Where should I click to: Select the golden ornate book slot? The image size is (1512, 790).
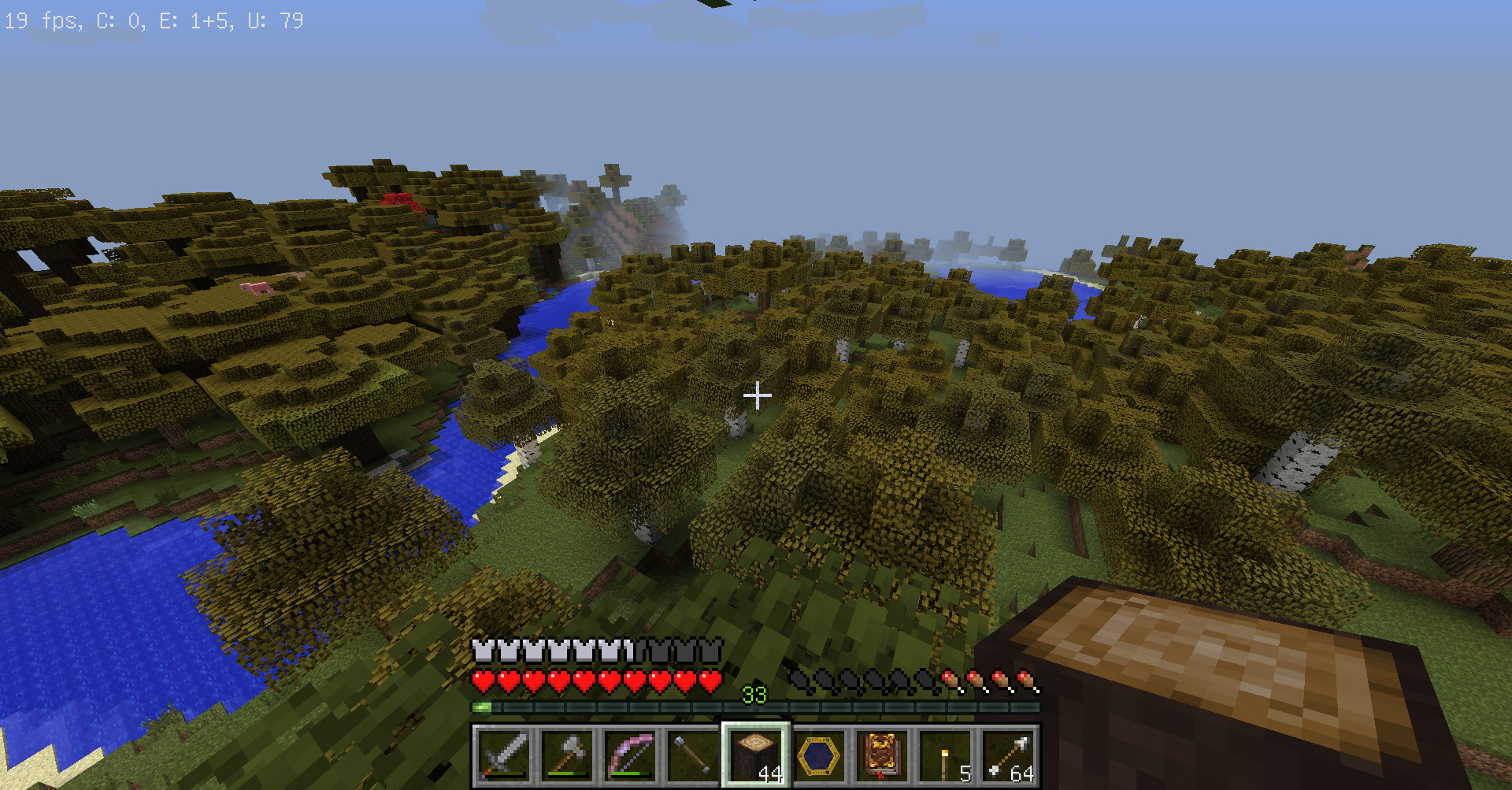882,756
